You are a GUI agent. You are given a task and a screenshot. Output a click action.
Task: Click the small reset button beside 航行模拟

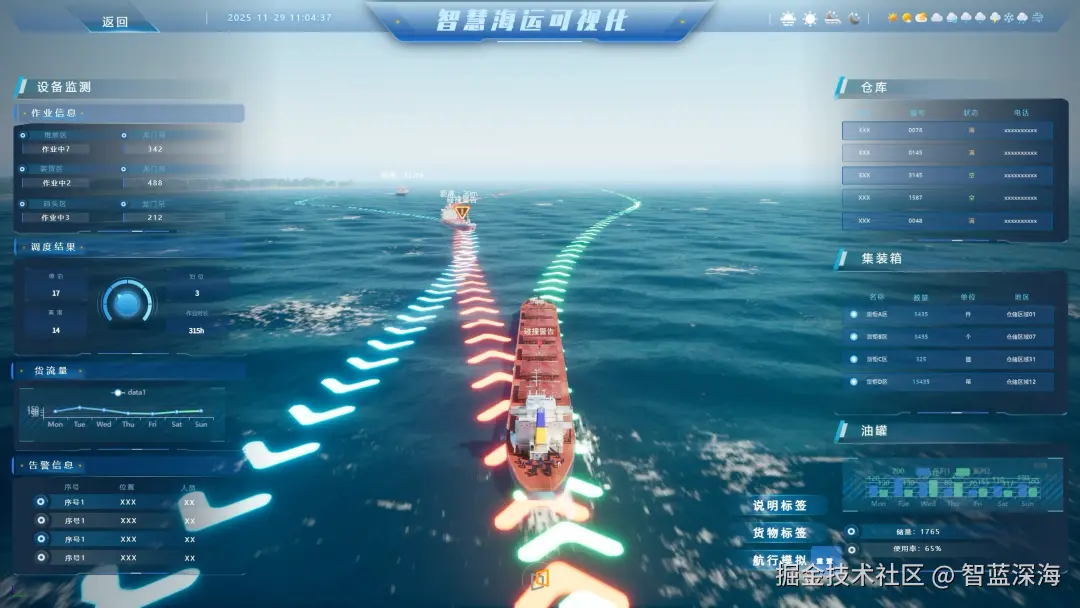[826, 562]
